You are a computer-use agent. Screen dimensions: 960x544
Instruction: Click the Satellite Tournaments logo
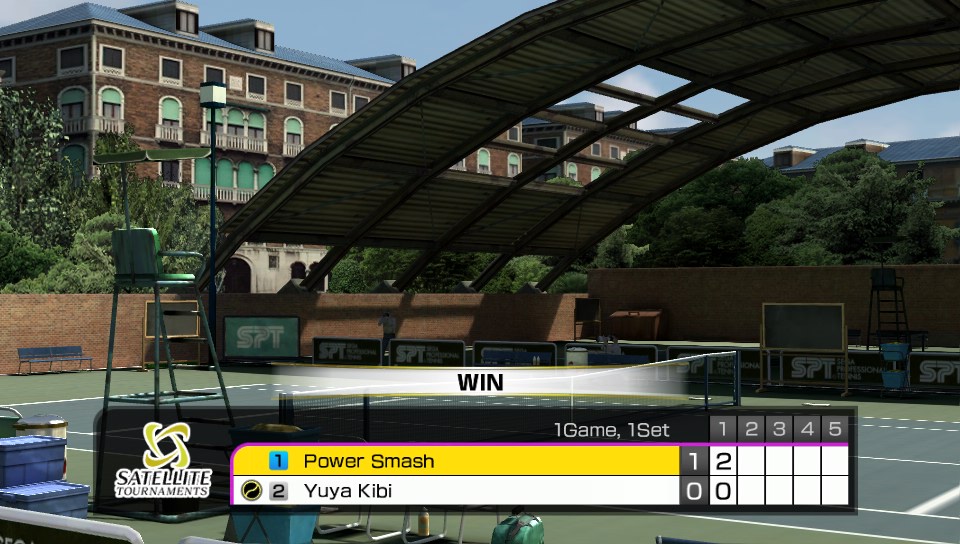click(163, 460)
